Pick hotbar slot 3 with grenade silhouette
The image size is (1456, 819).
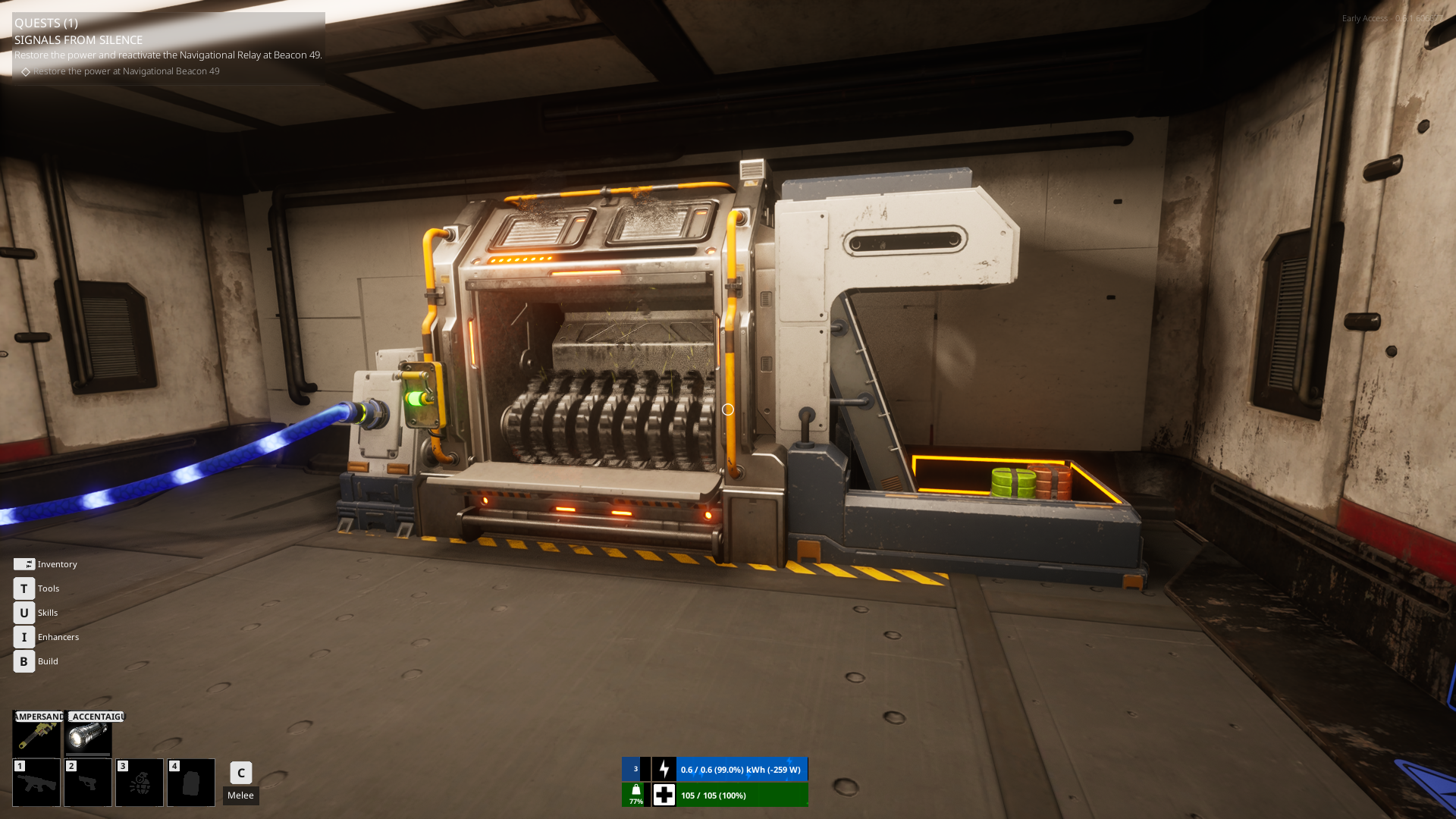coord(140,783)
